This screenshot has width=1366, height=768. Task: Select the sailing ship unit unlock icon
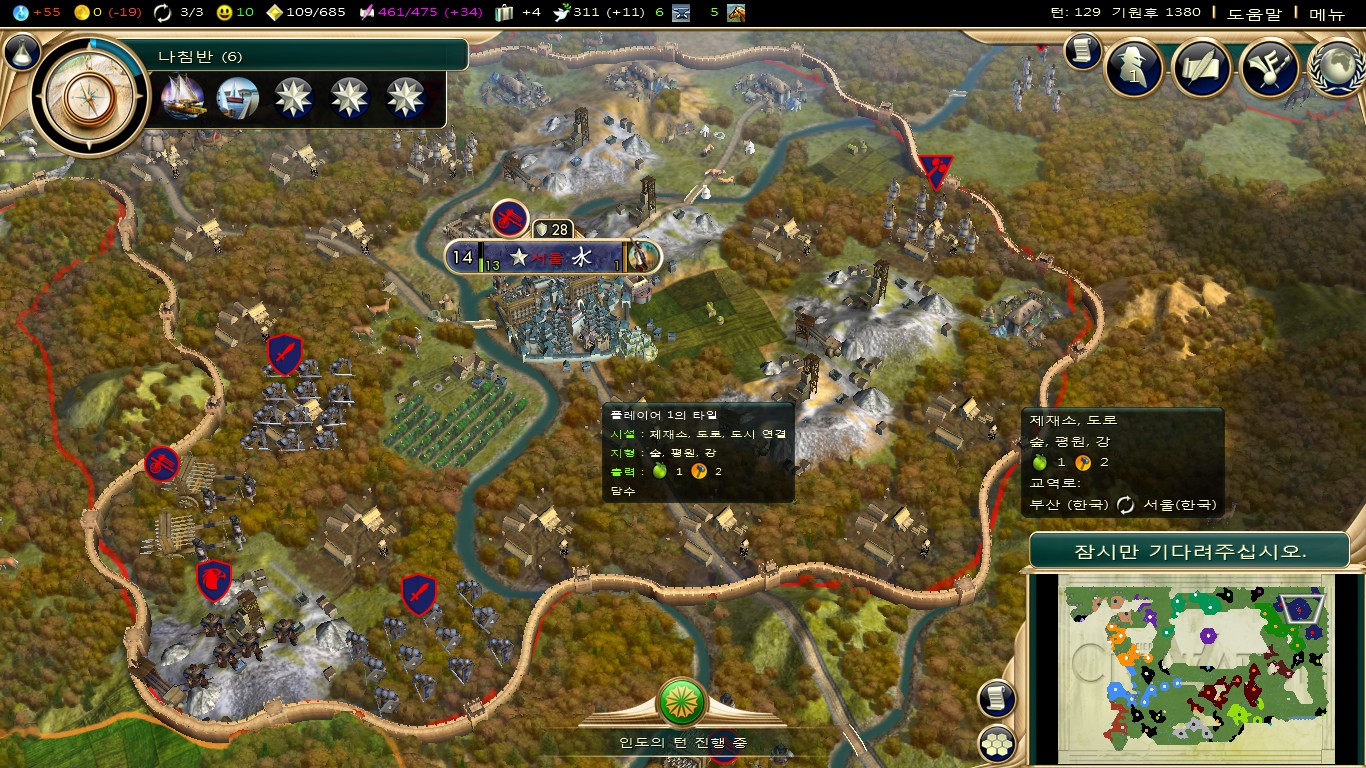tap(183, 97)
